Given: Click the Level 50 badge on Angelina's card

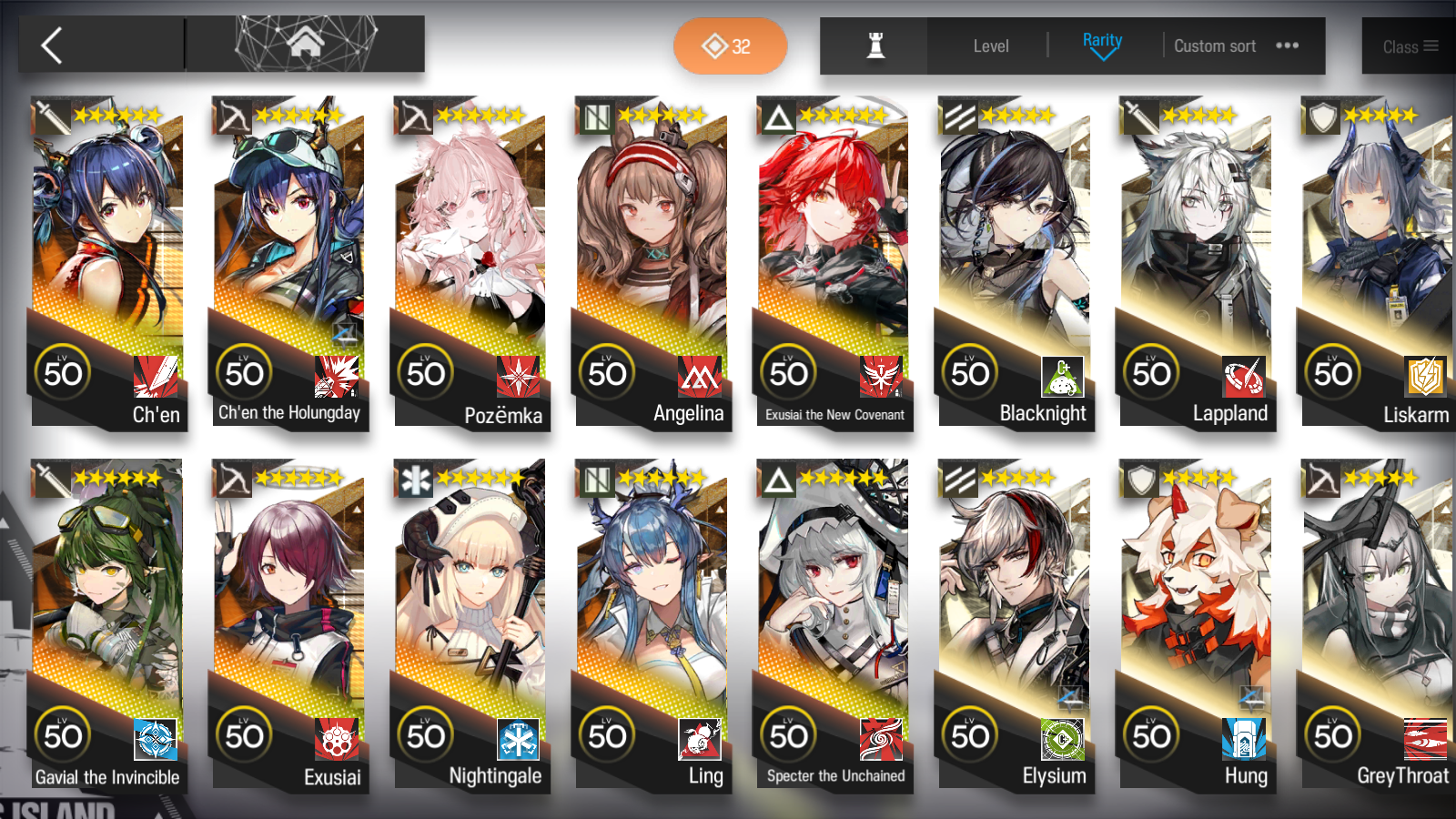Looking at the screenshot, I should (607, 371).
